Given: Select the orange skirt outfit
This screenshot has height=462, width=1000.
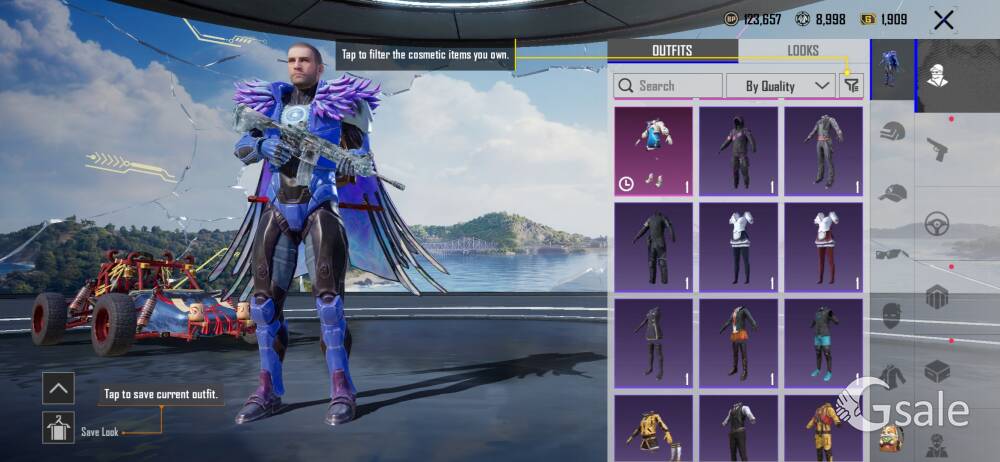Looking at the screenshot, I should tap(738, 343).
